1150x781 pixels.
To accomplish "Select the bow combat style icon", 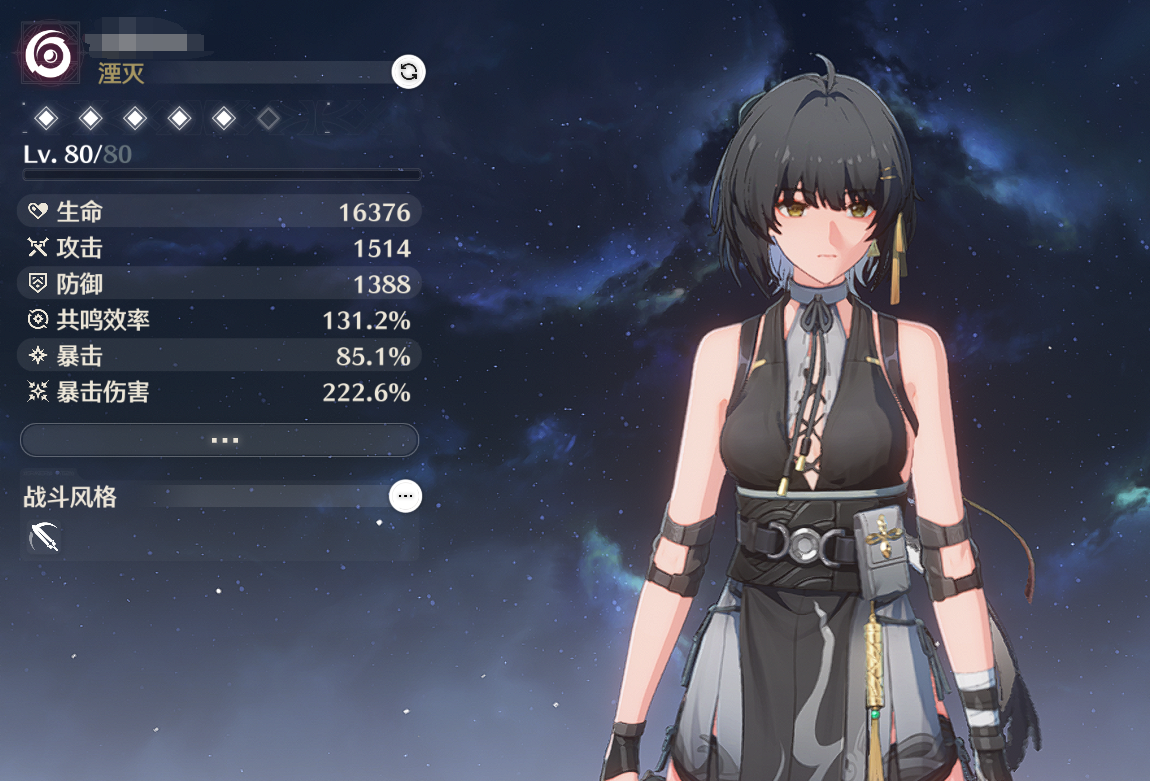I will tap(44, 537).
